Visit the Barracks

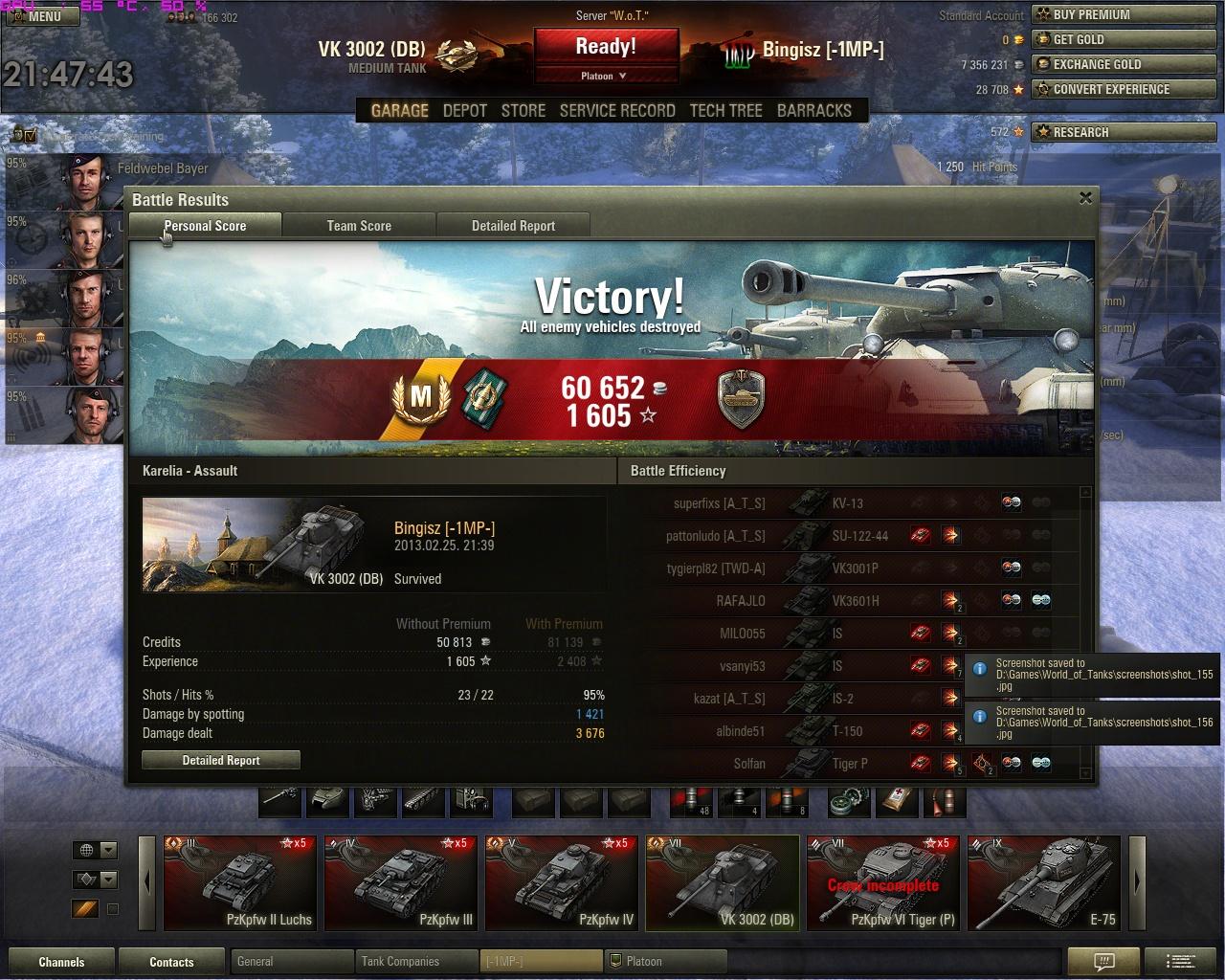(813, 110)
